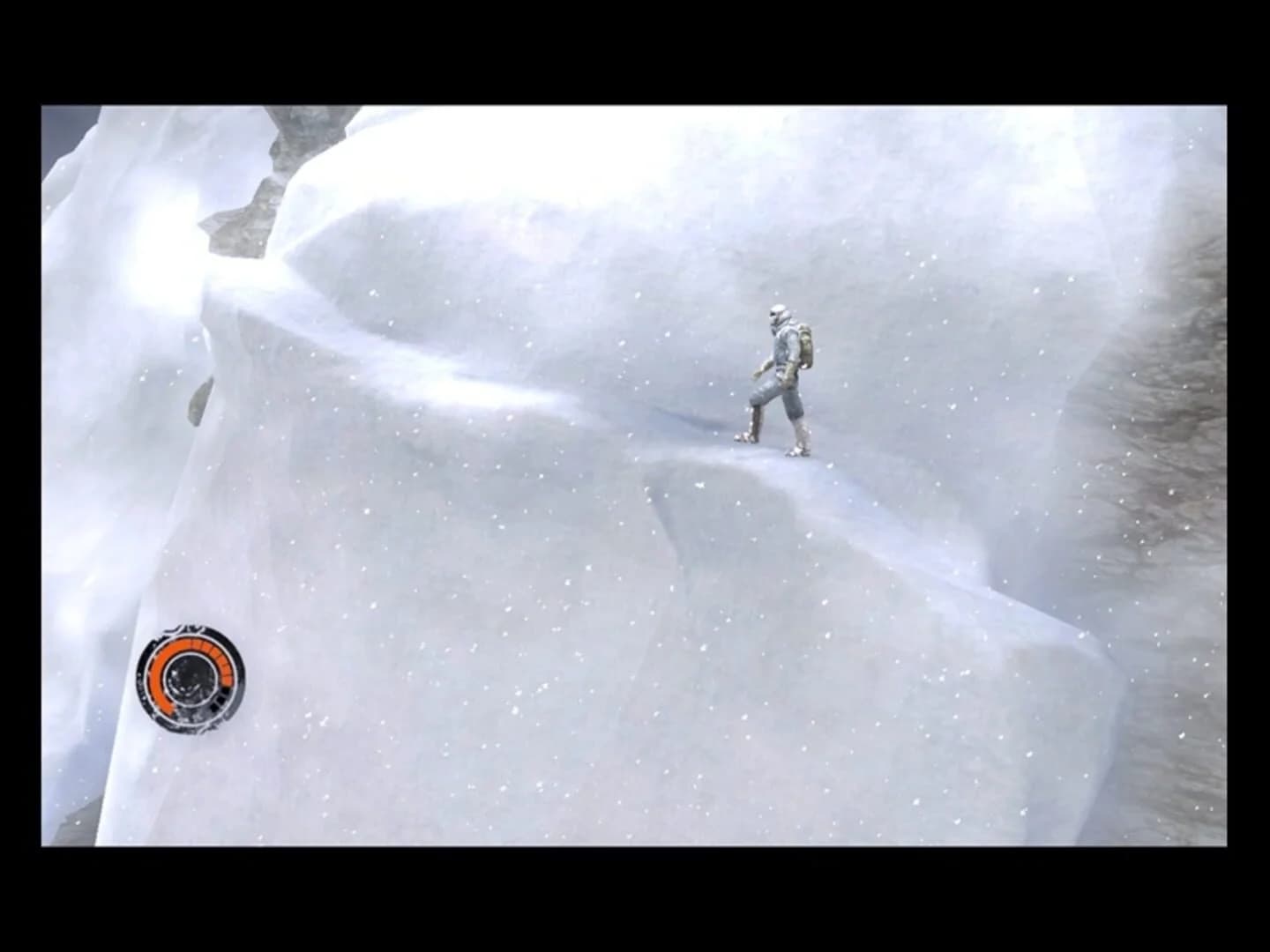Select the soldier's tan backpack
1270x952 pixels.
point(805,344)
